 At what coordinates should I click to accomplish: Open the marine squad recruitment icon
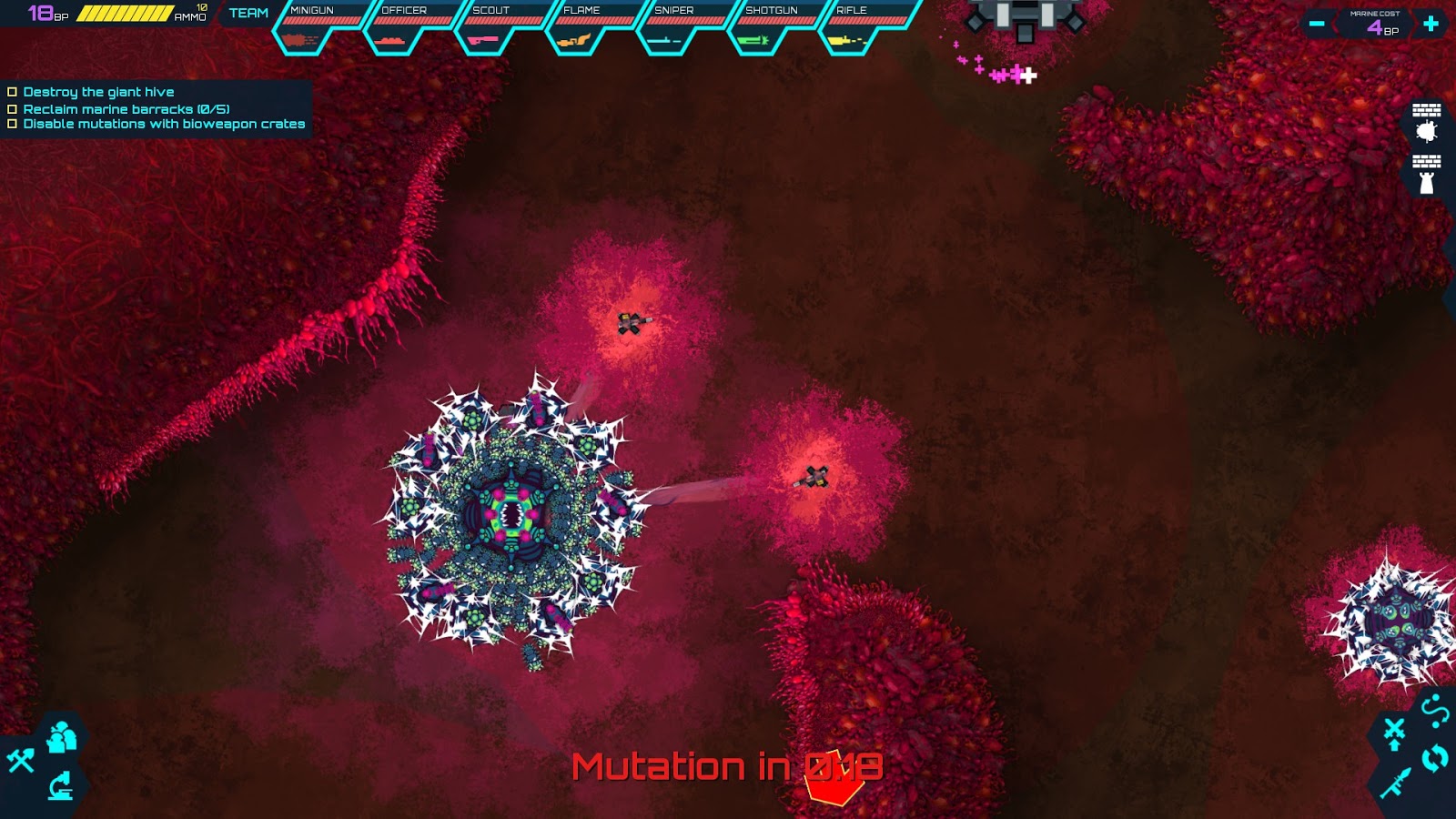[x=63, y=737]
